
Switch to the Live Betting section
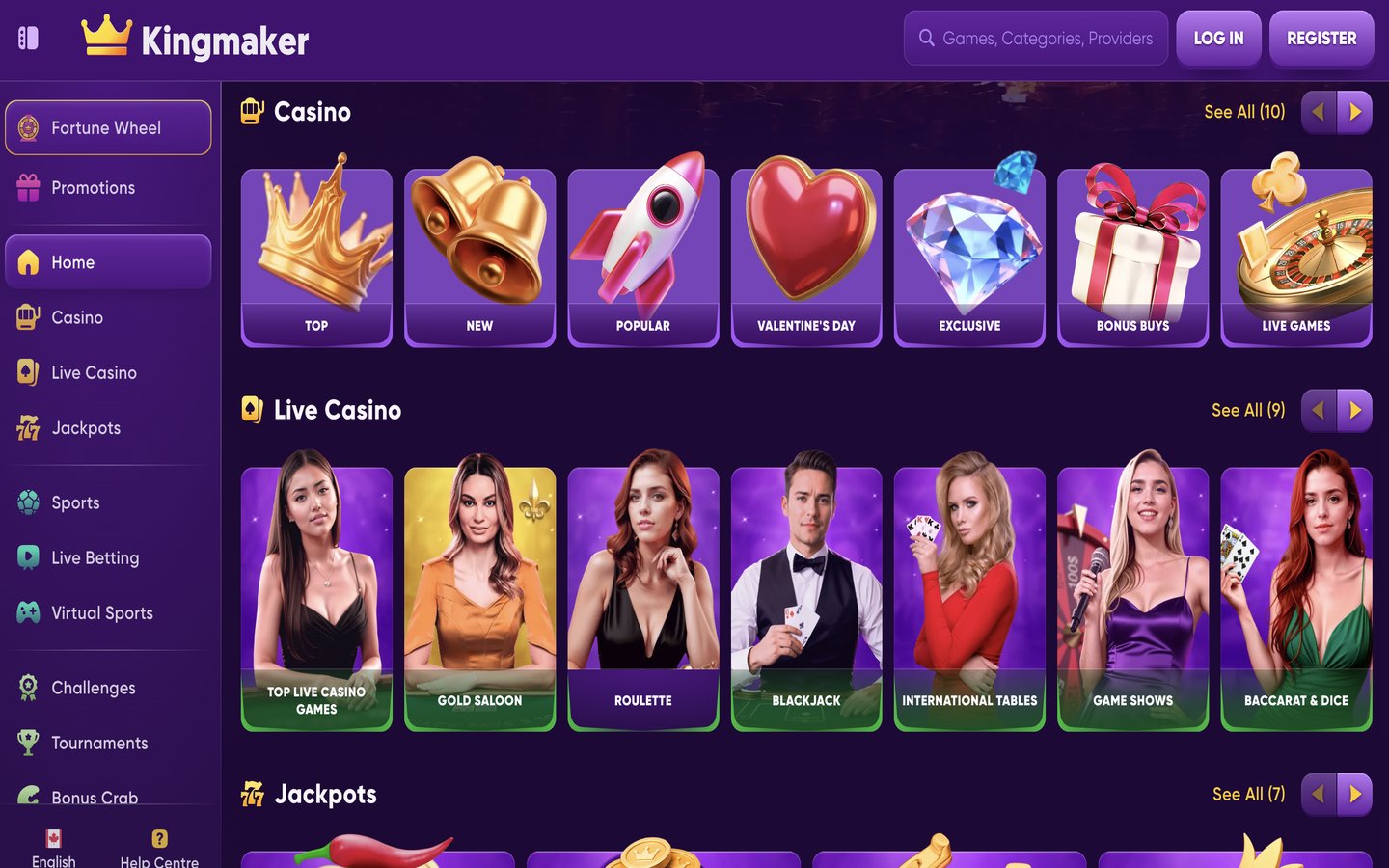coord(95,557)
